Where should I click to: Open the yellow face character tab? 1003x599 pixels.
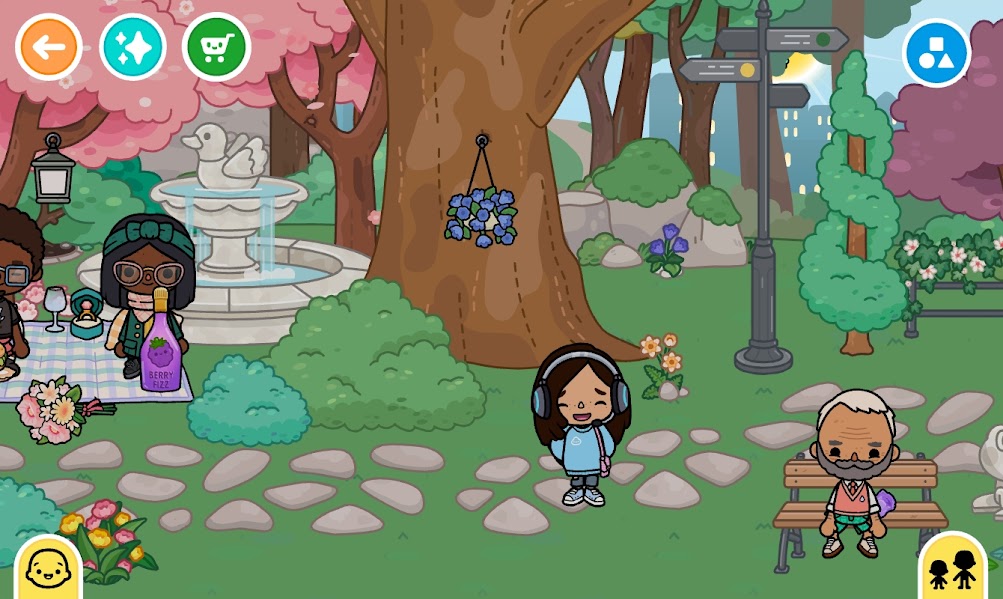pos(47,570)
